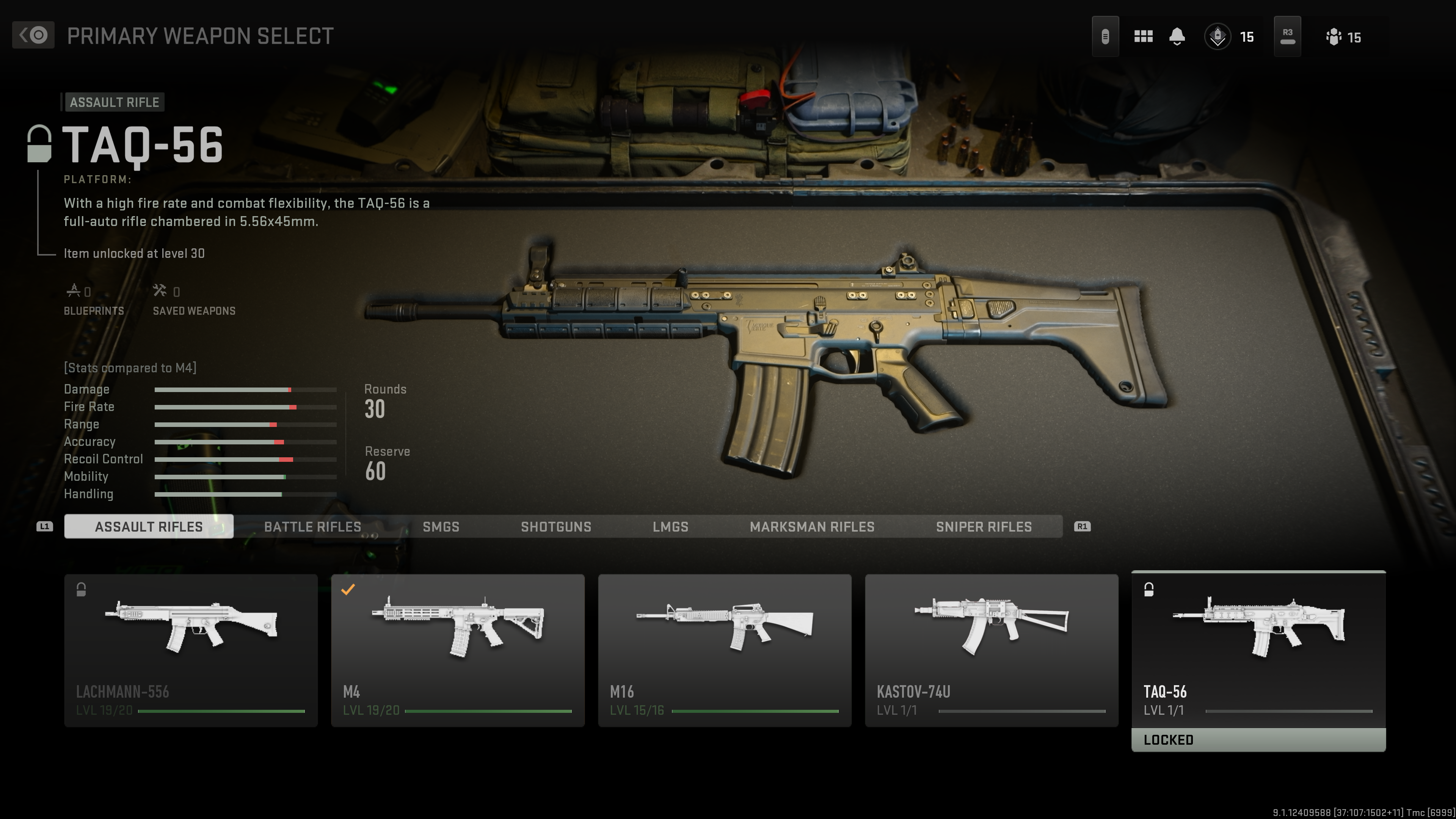Open the player rank emblem

(x=1218, y=37)
